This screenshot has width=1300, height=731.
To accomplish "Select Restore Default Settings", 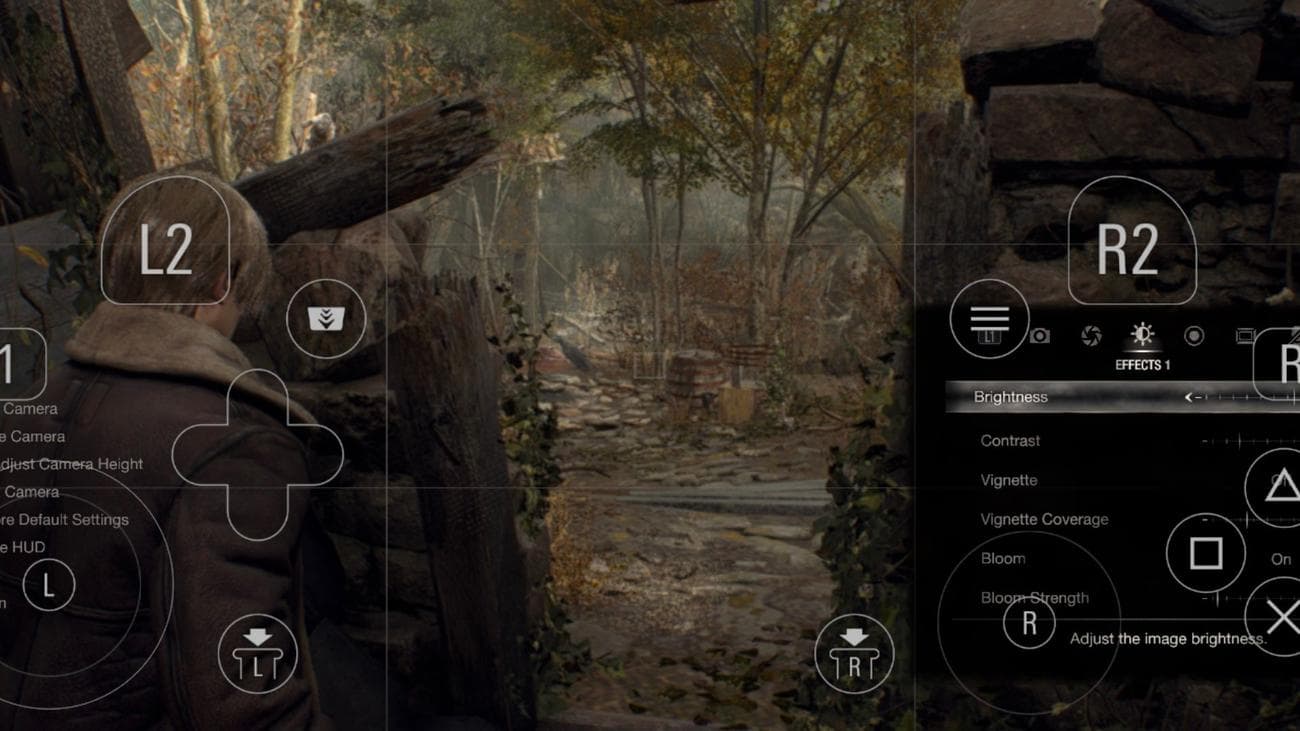I will click(65, 519).
